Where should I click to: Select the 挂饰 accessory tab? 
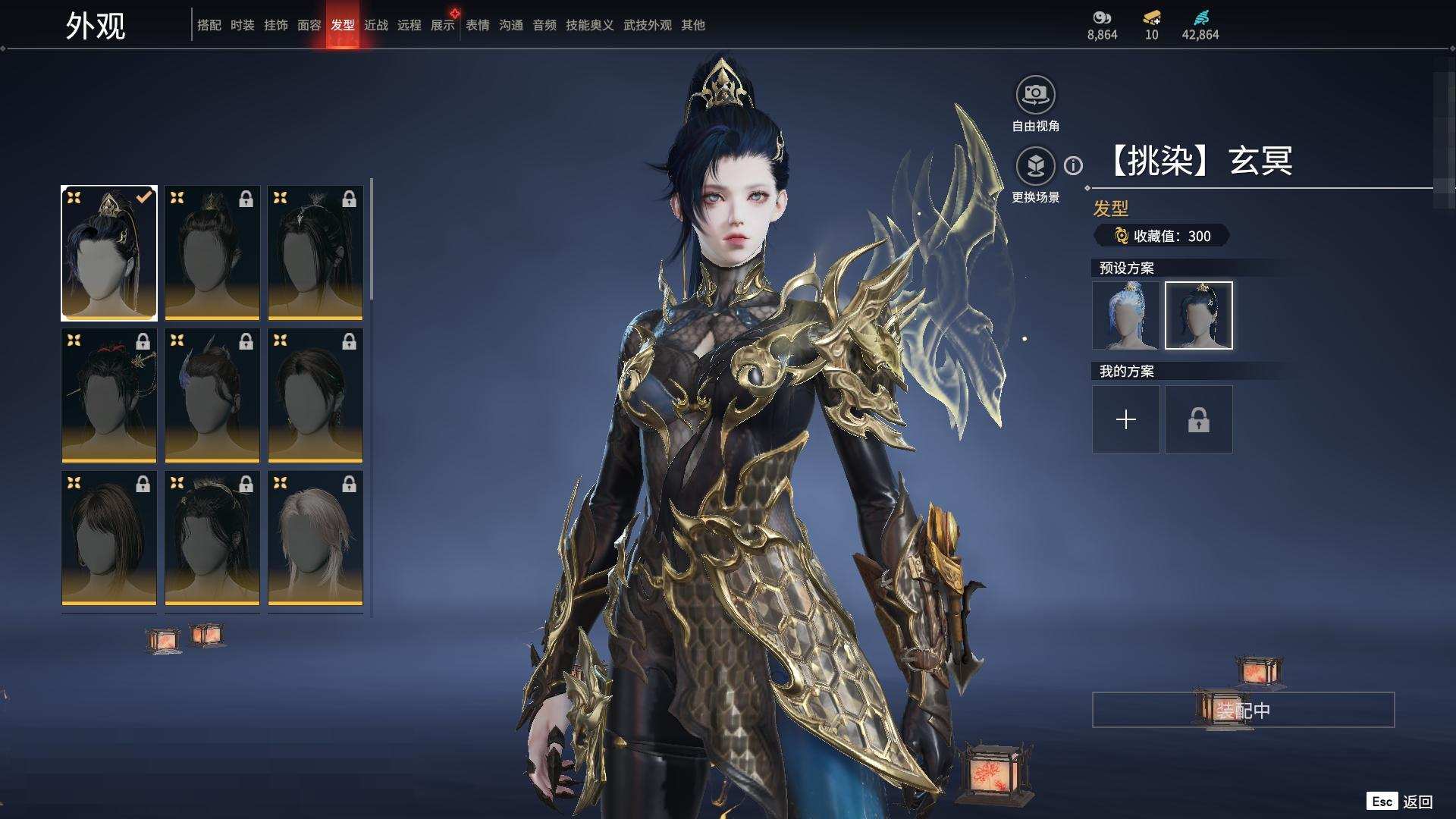pyautogui.click(x=275, y=25)
